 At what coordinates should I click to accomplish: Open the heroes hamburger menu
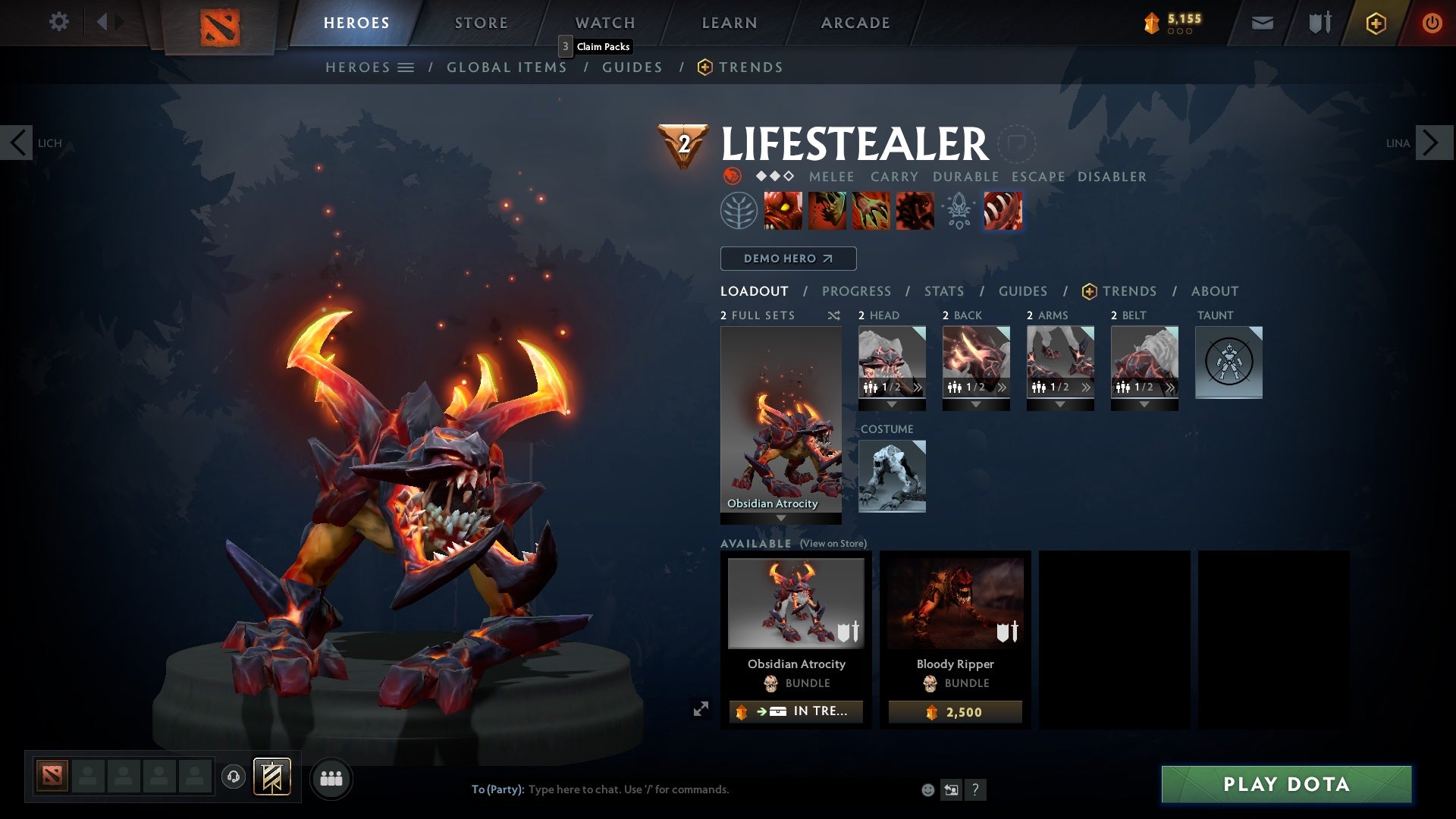point(406,67)
